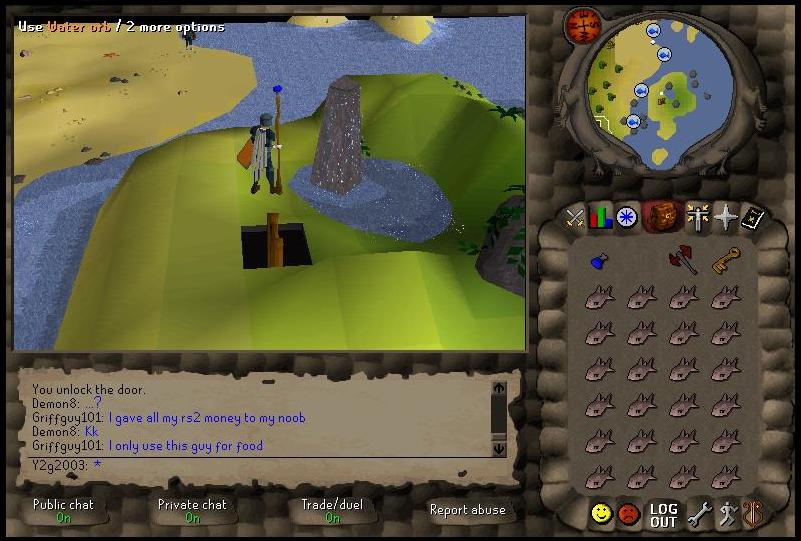Image resolution: width=801 pixels, height=541 pixels.
Task: Click the Log Out tab
Action: [663, 515]
